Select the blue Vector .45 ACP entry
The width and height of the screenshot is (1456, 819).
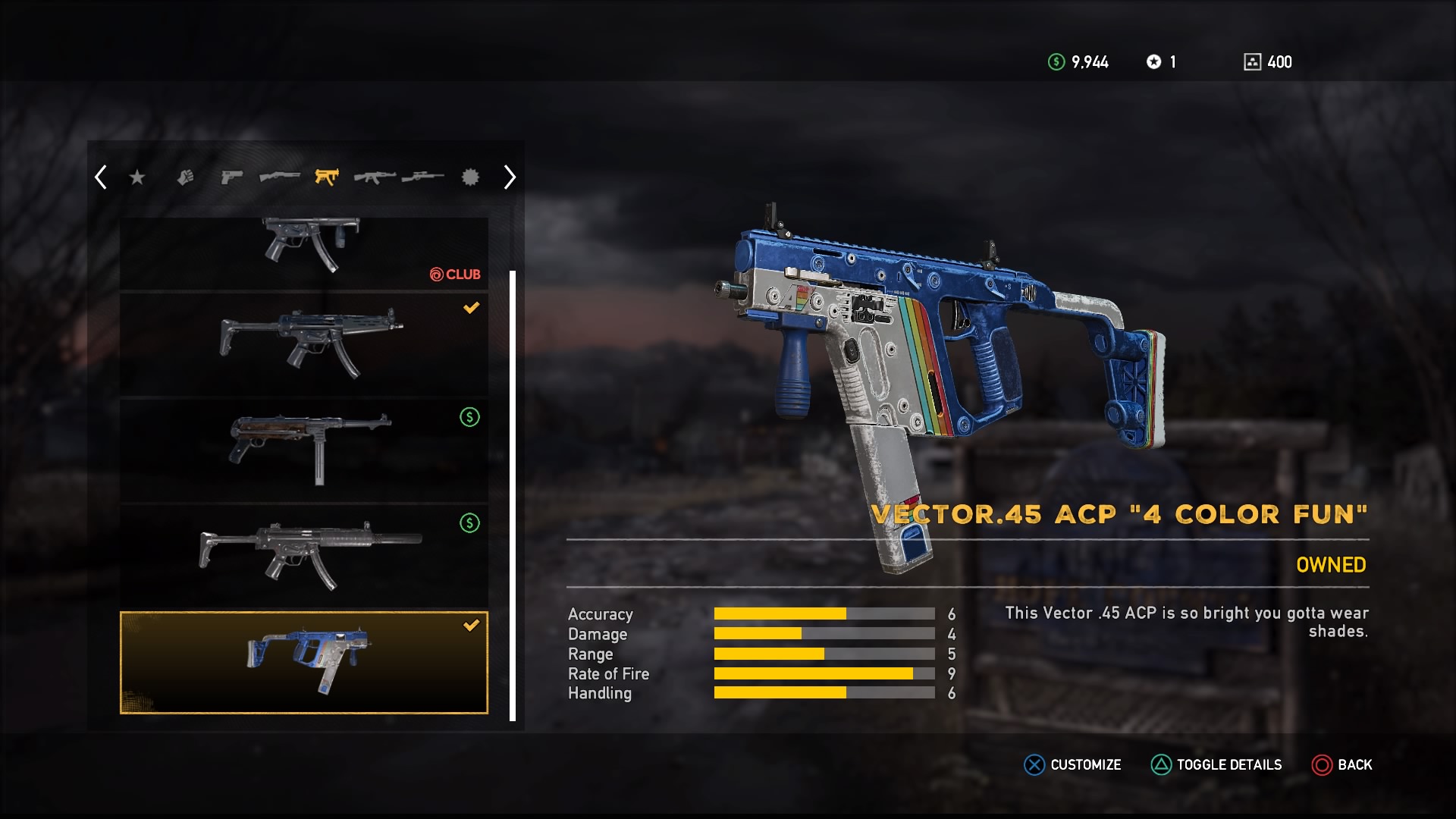click(x=304, y=662)
